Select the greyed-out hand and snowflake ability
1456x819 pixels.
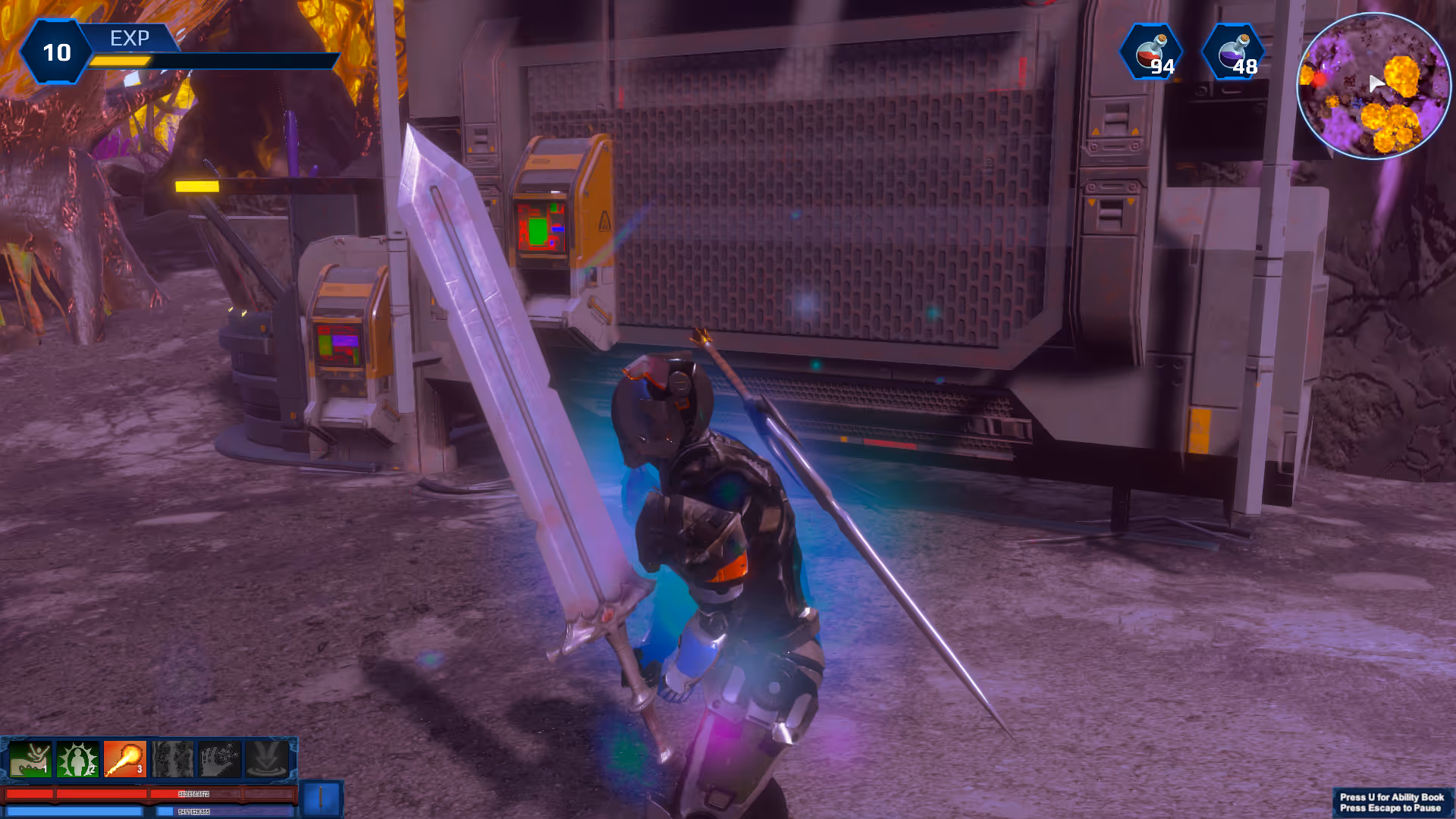(x=219, y=759)
